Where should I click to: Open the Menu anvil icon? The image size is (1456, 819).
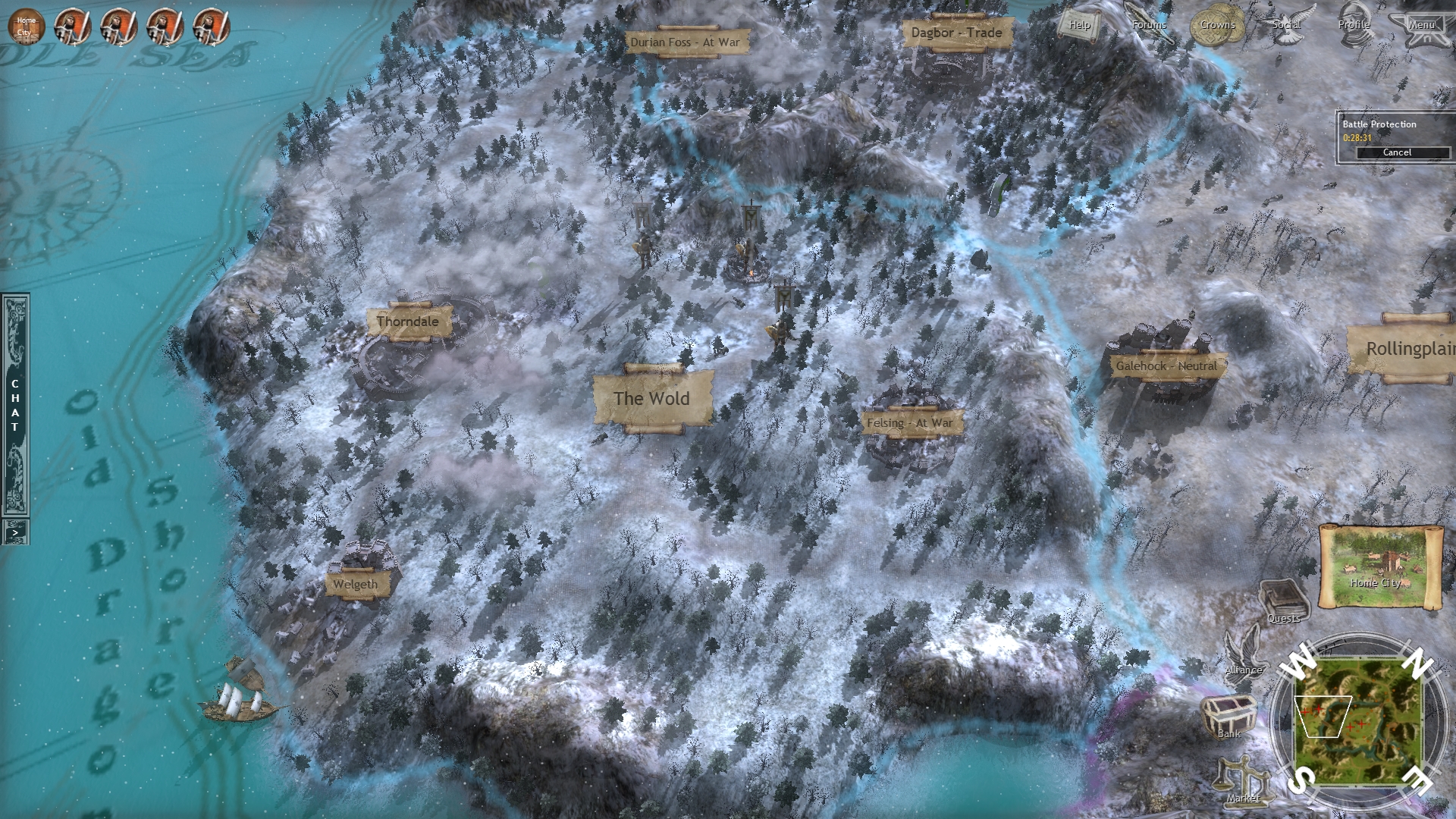pos(1423,25)
